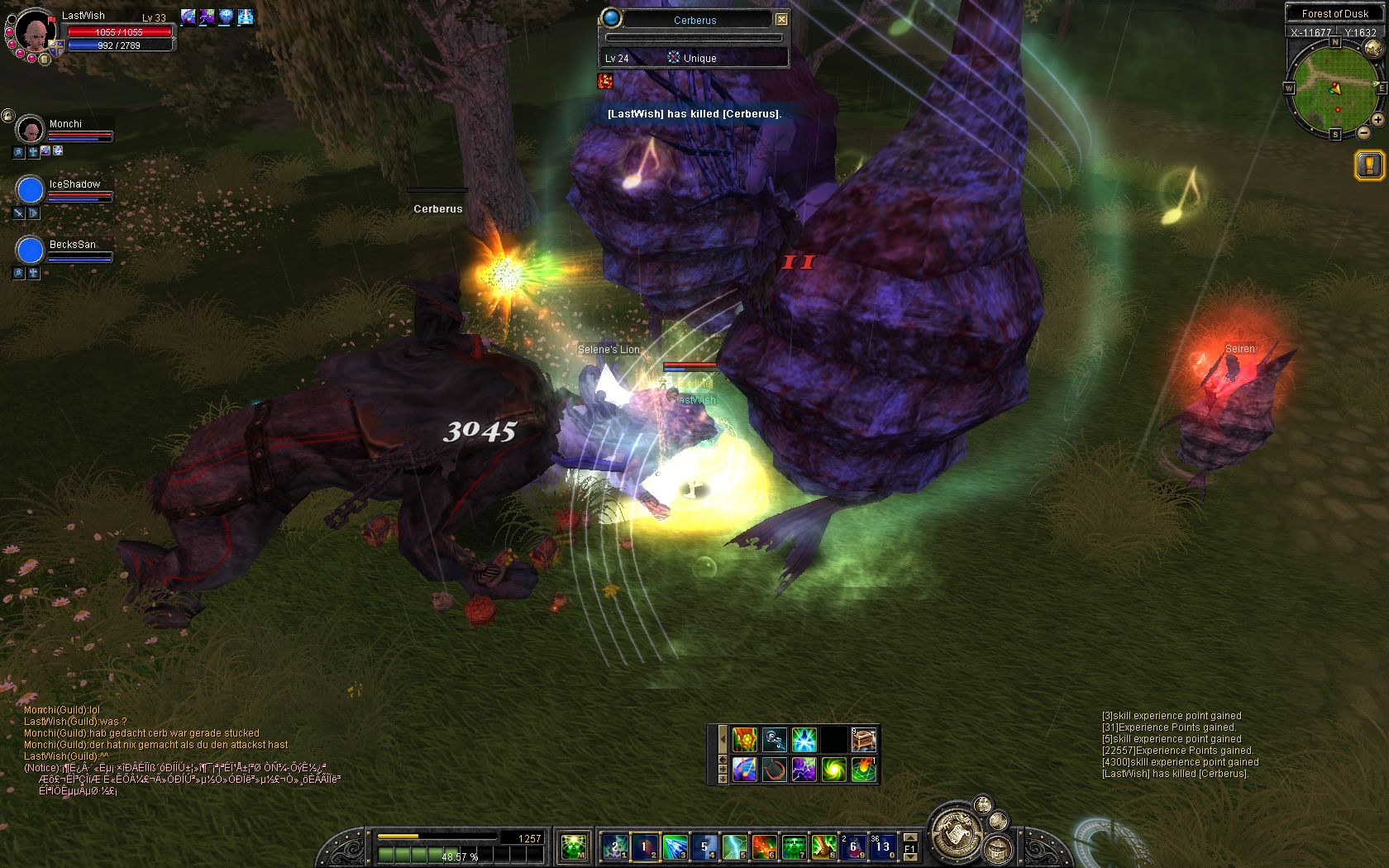Click the orange exclamation alert button
The width and height of the screenshot is (1389, 868).
click(1369, 165)
